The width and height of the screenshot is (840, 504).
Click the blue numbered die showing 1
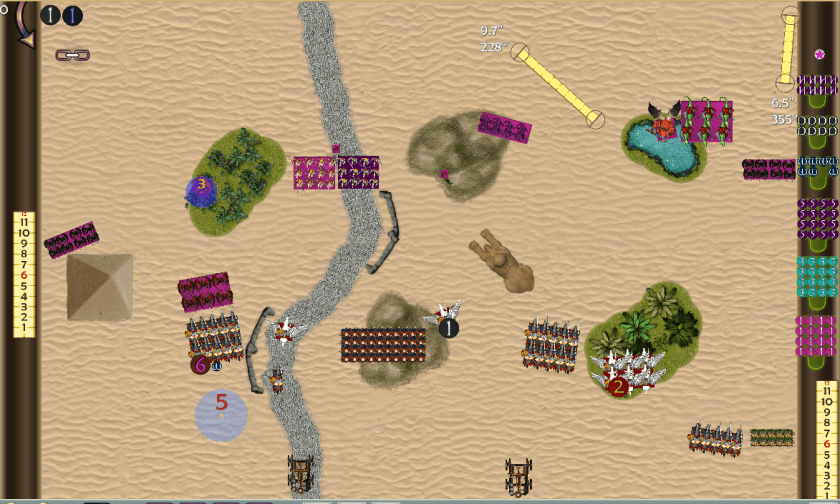[72, 16]
